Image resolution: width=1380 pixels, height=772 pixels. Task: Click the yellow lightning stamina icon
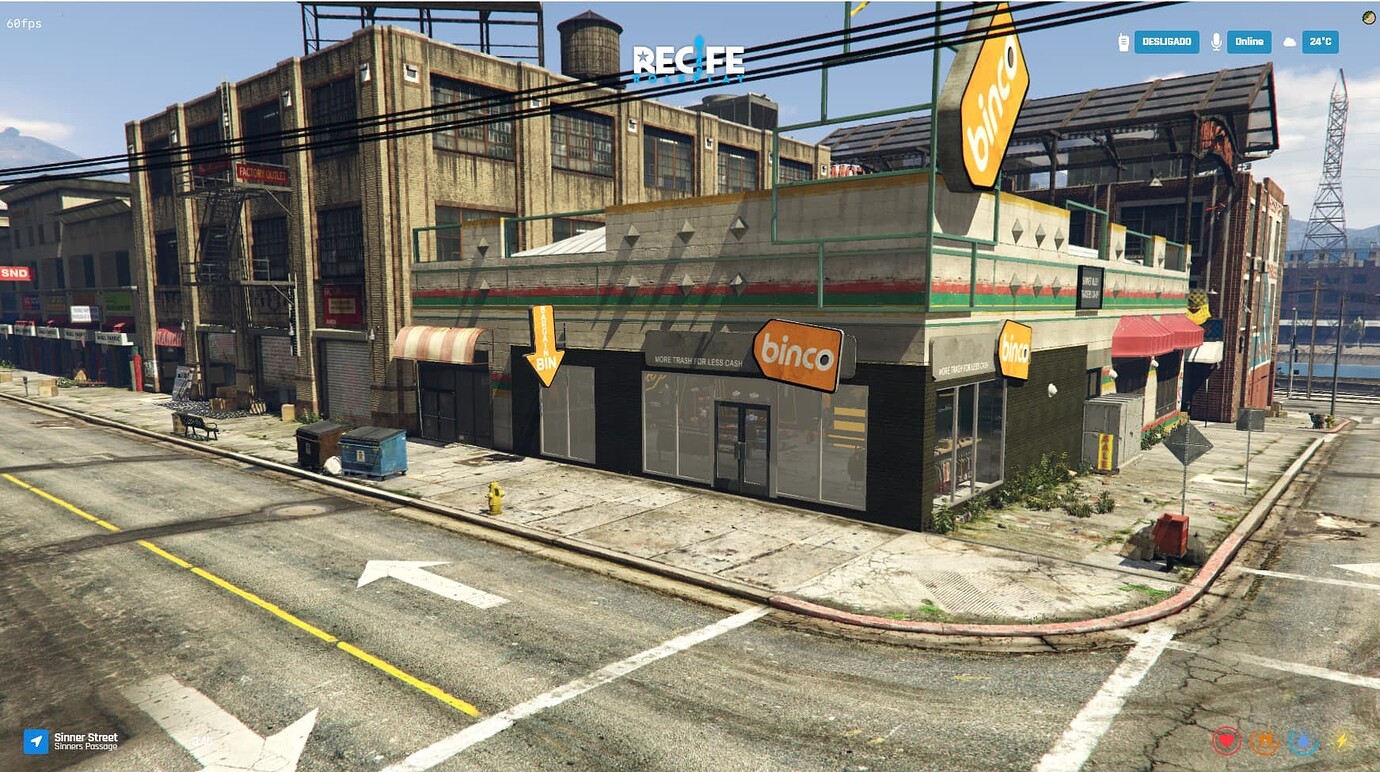tap(1342, 740)
